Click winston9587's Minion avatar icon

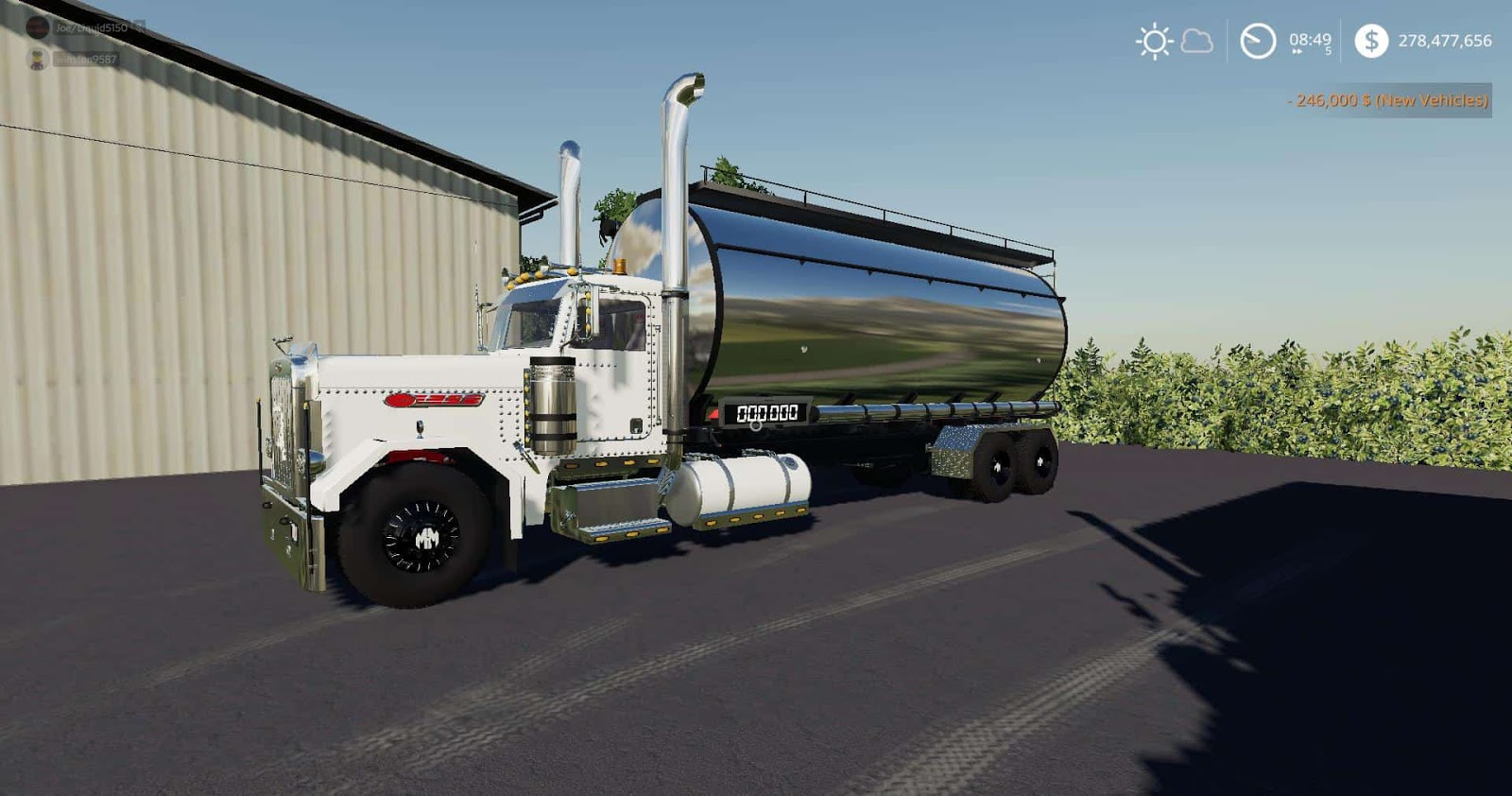pos(36,59)
